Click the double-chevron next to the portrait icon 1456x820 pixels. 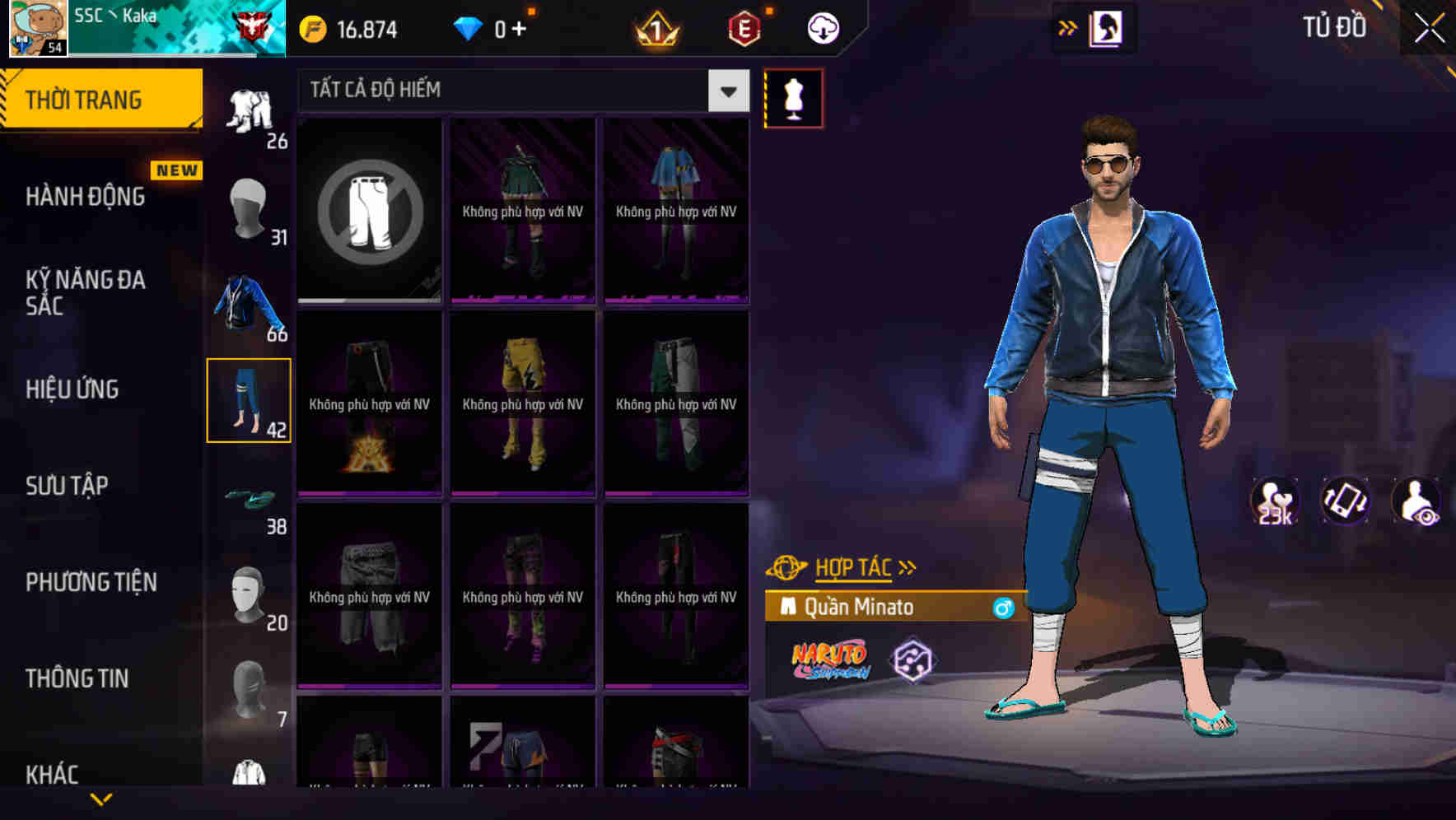[x=1069, y=27]
